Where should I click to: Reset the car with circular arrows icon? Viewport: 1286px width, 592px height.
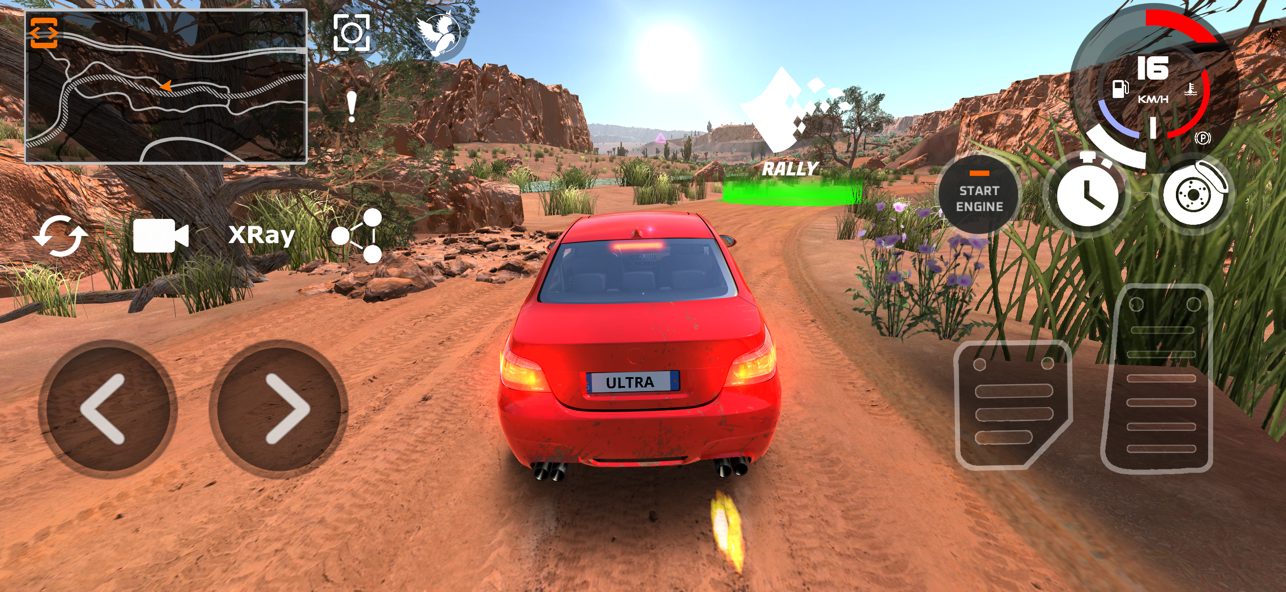[x=60, y=236]
